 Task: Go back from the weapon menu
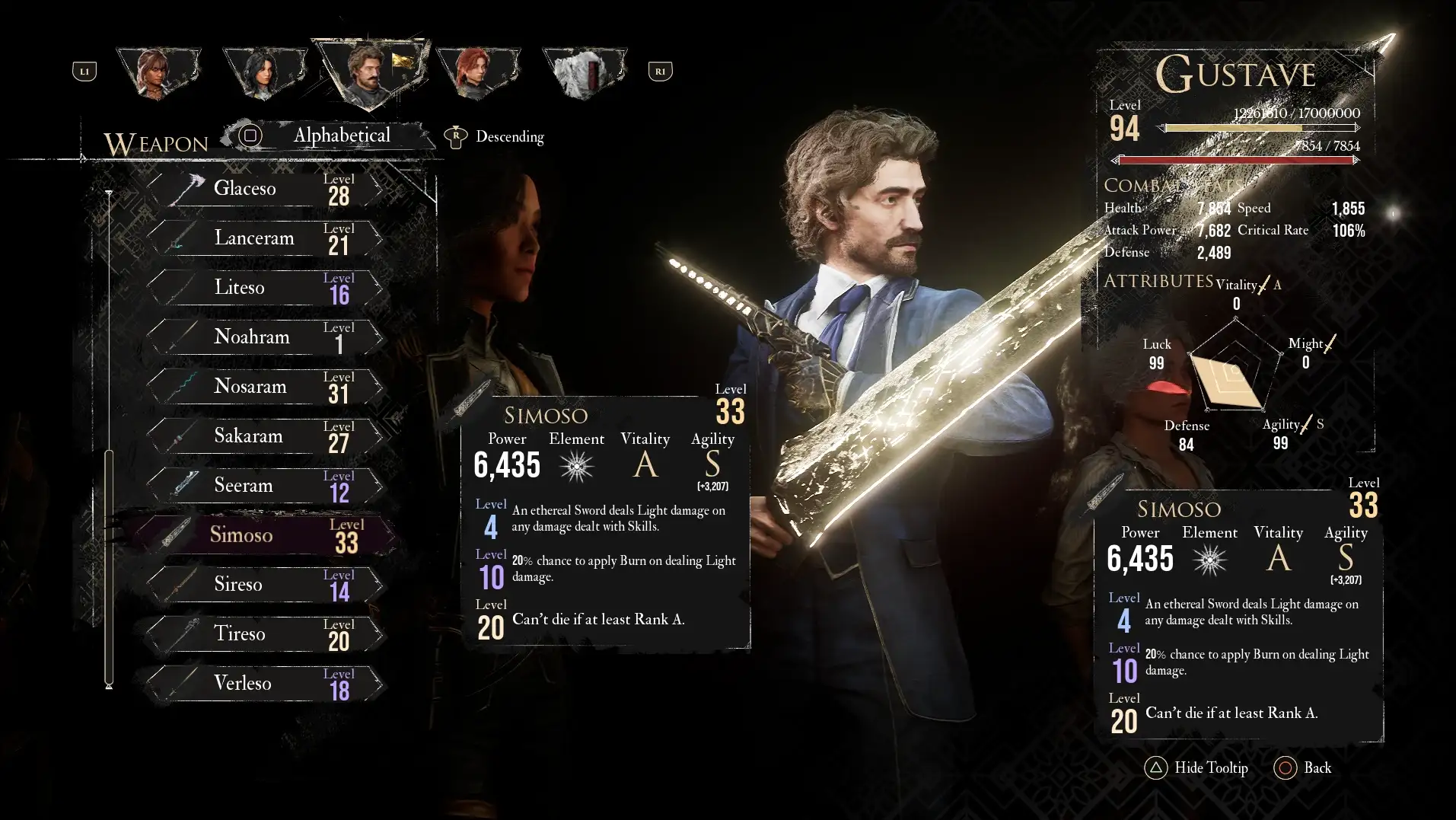pos(1302,767)
